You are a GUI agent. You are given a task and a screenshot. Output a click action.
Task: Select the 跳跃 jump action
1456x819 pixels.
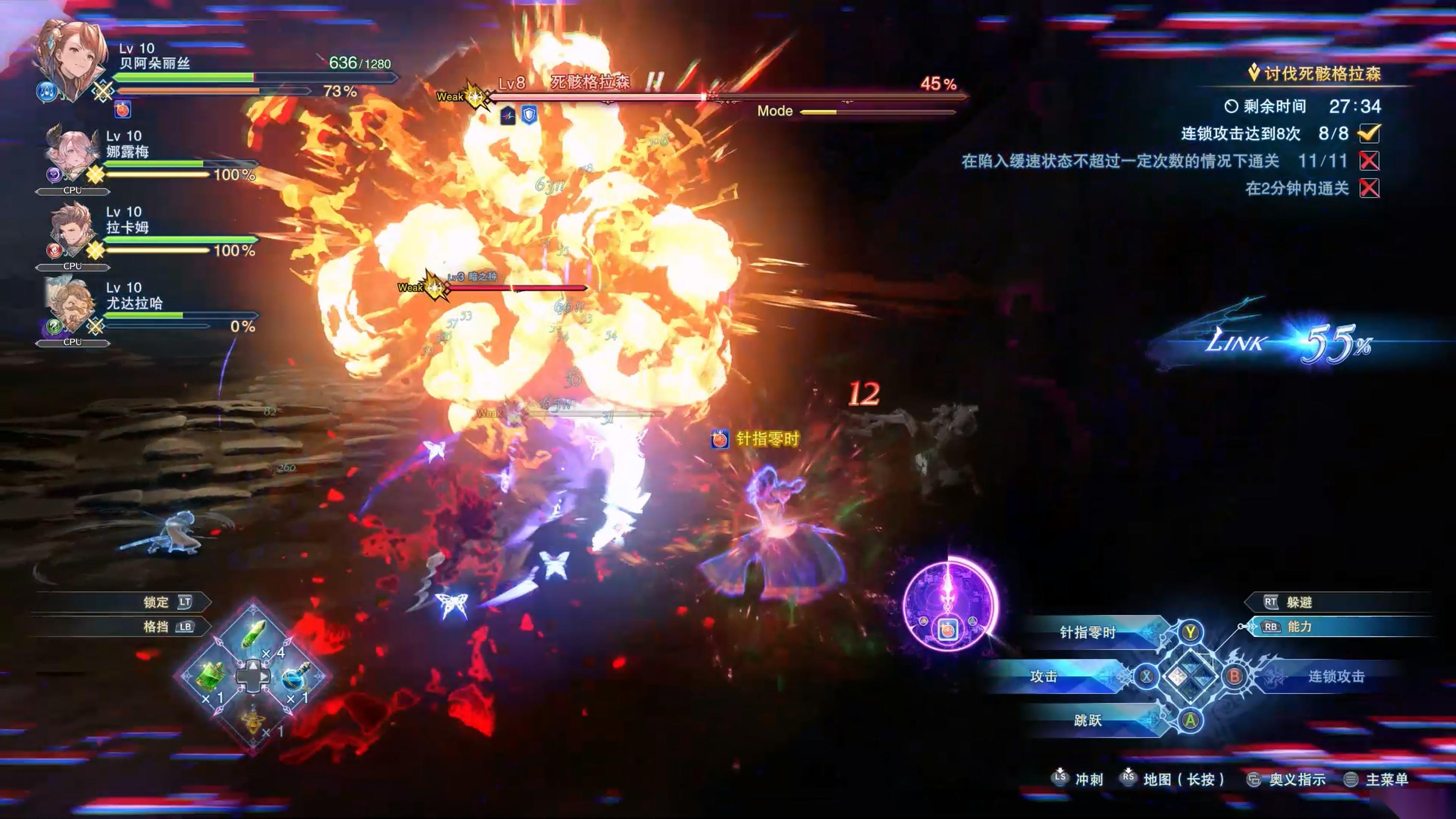tap(1087, 720)
